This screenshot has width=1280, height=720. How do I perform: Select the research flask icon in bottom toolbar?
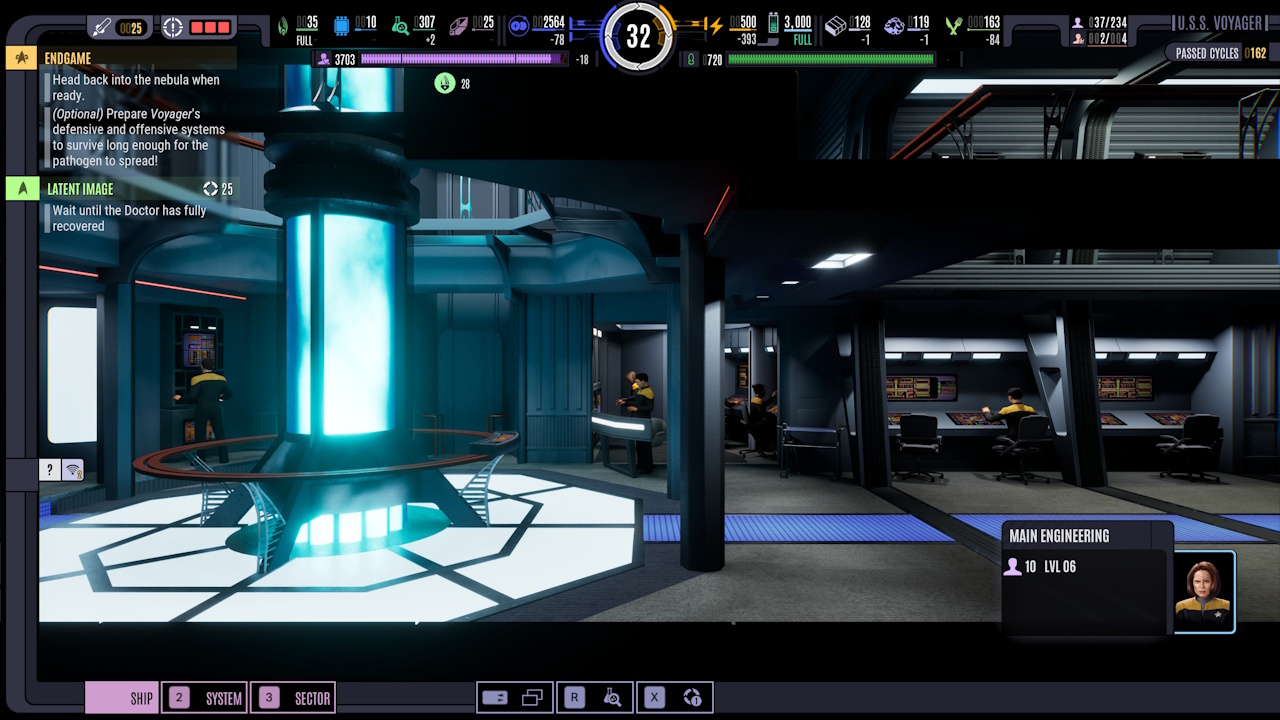pyautogui.click(x=613, y=697)
